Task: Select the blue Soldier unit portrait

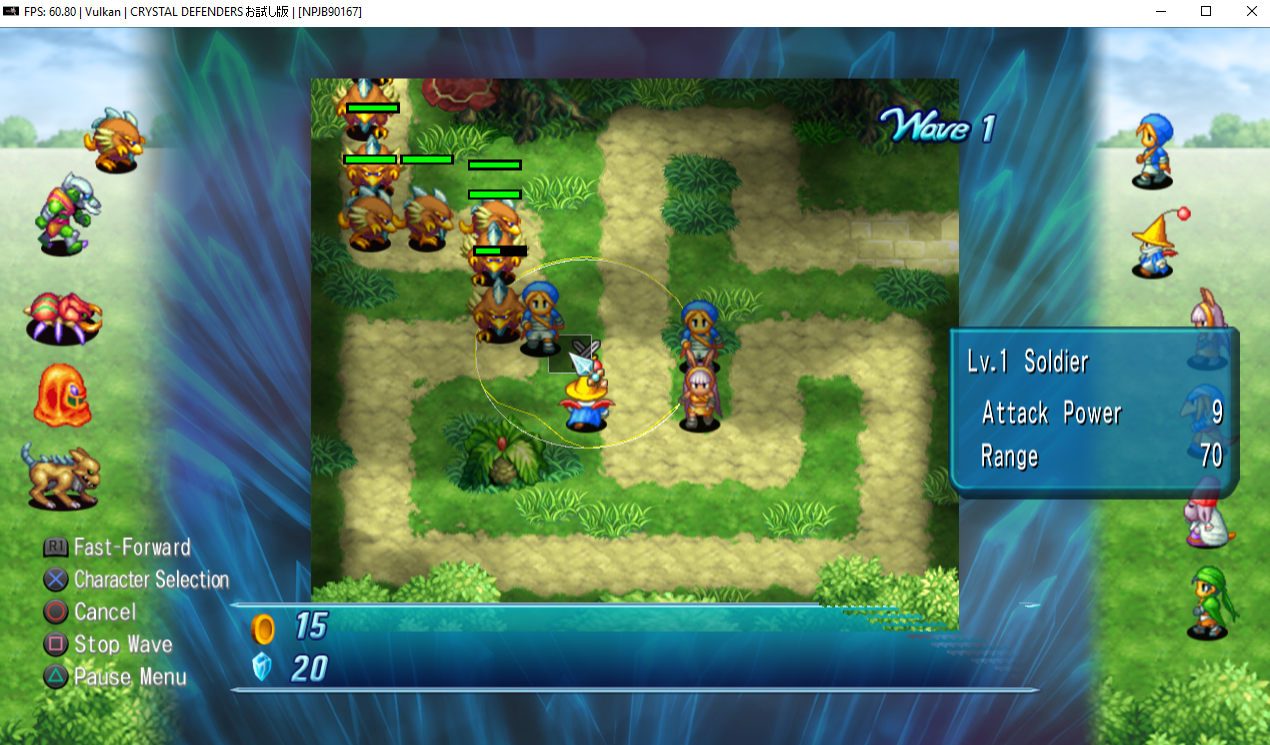Action: [x=1153, y=150]
